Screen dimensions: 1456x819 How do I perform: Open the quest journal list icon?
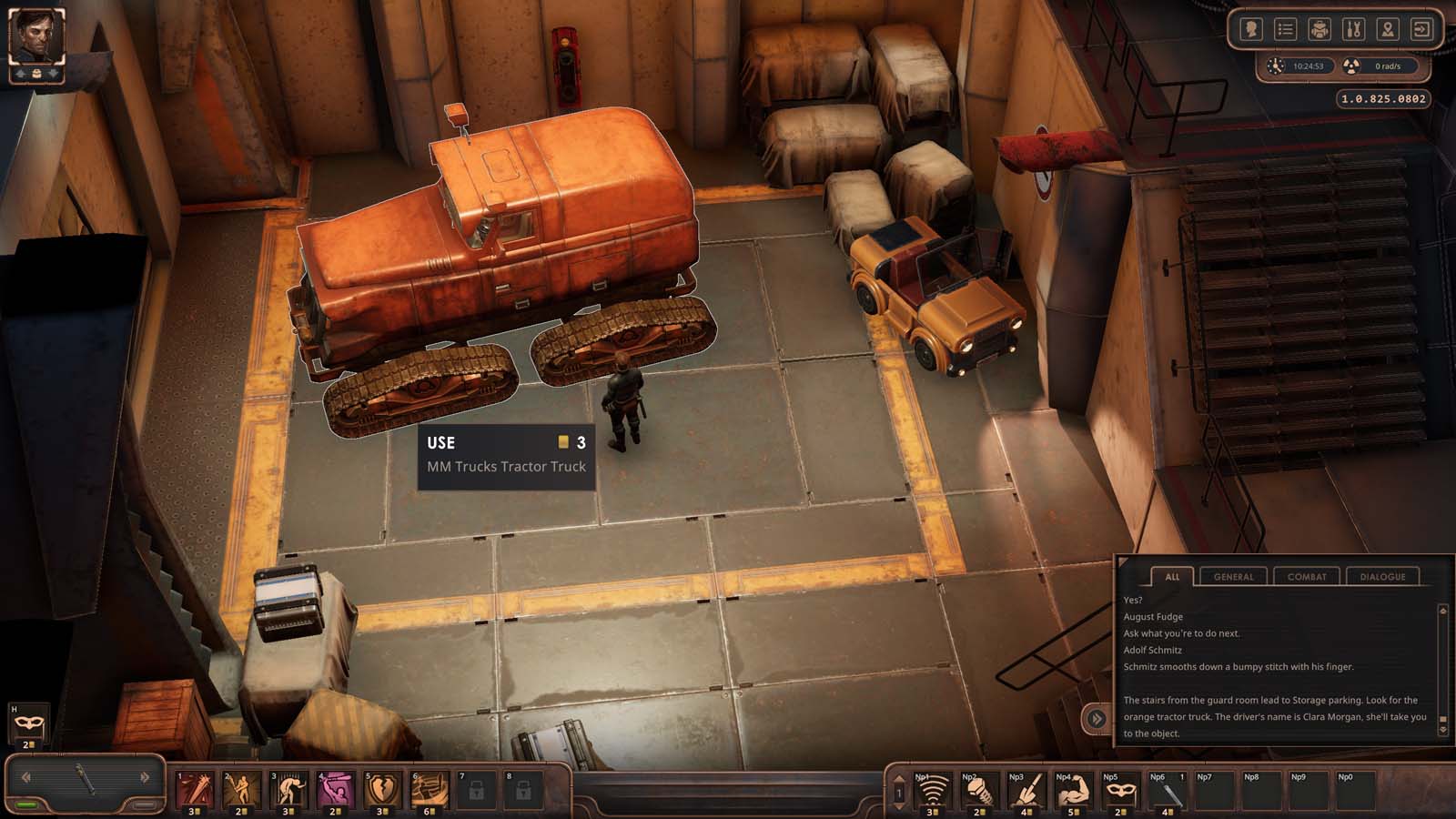(1286, 29)
